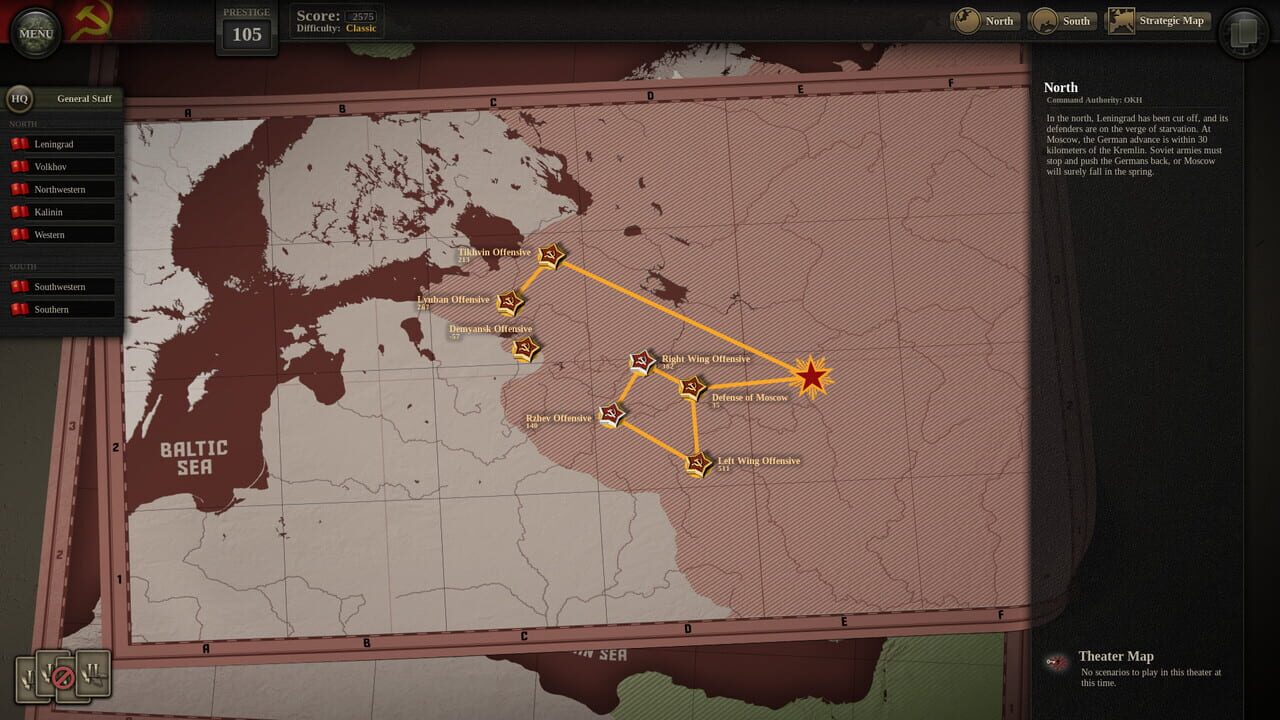Switch to the General Staff tab
Viewport: 1280px width, 720px height.
click(84, 98)
